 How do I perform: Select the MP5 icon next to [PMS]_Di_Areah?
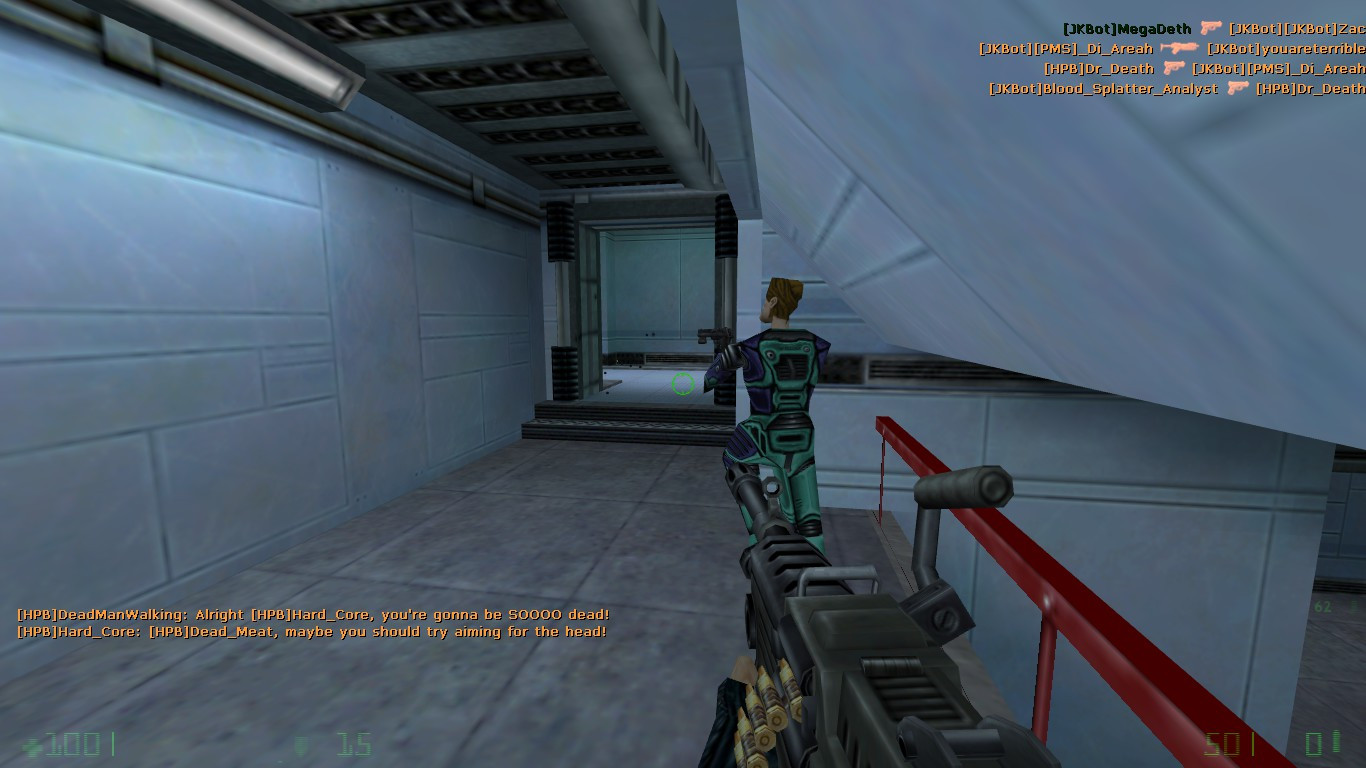(x=1180, y=49)
